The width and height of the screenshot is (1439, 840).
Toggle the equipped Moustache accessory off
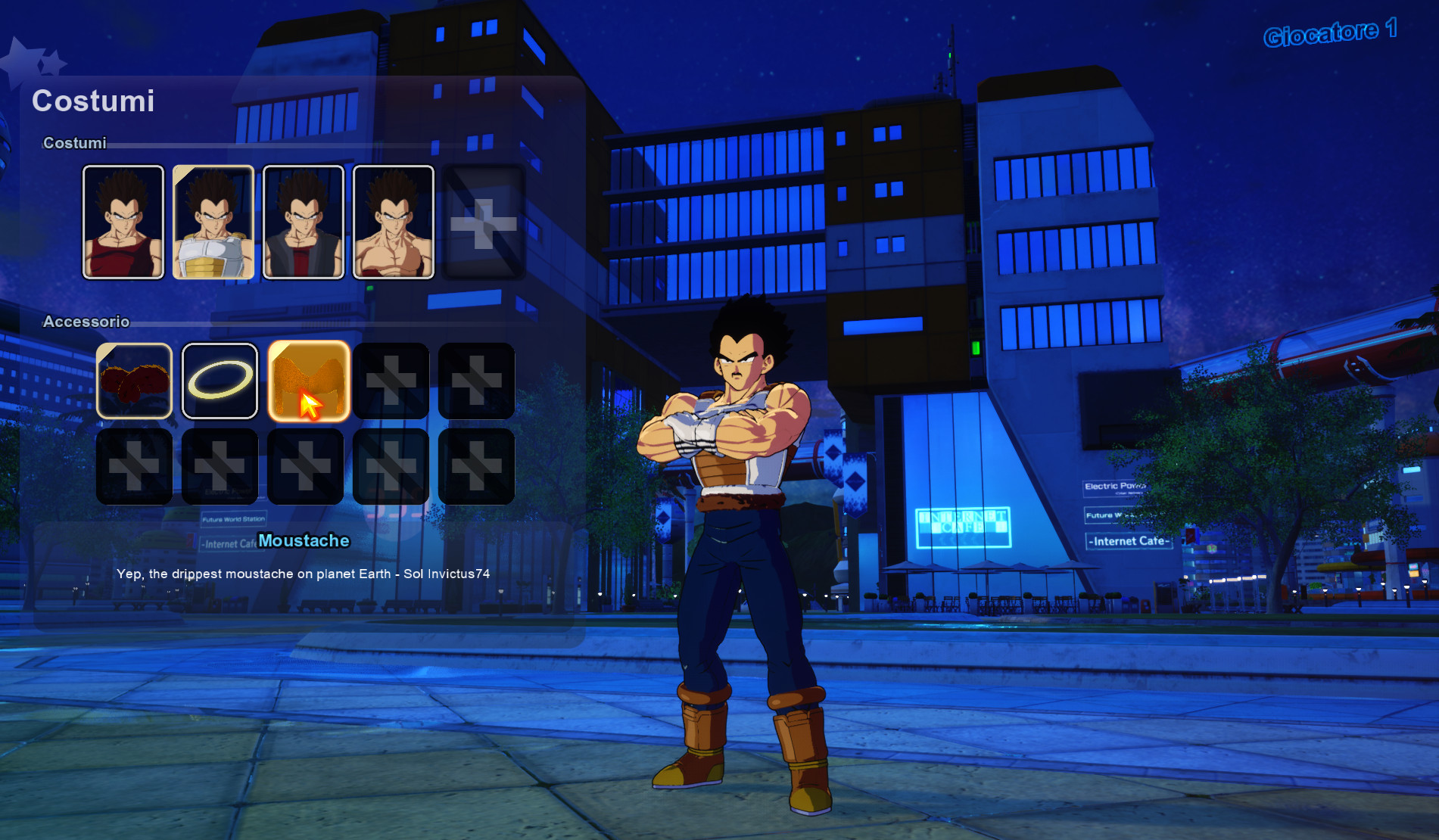[307, 380]
